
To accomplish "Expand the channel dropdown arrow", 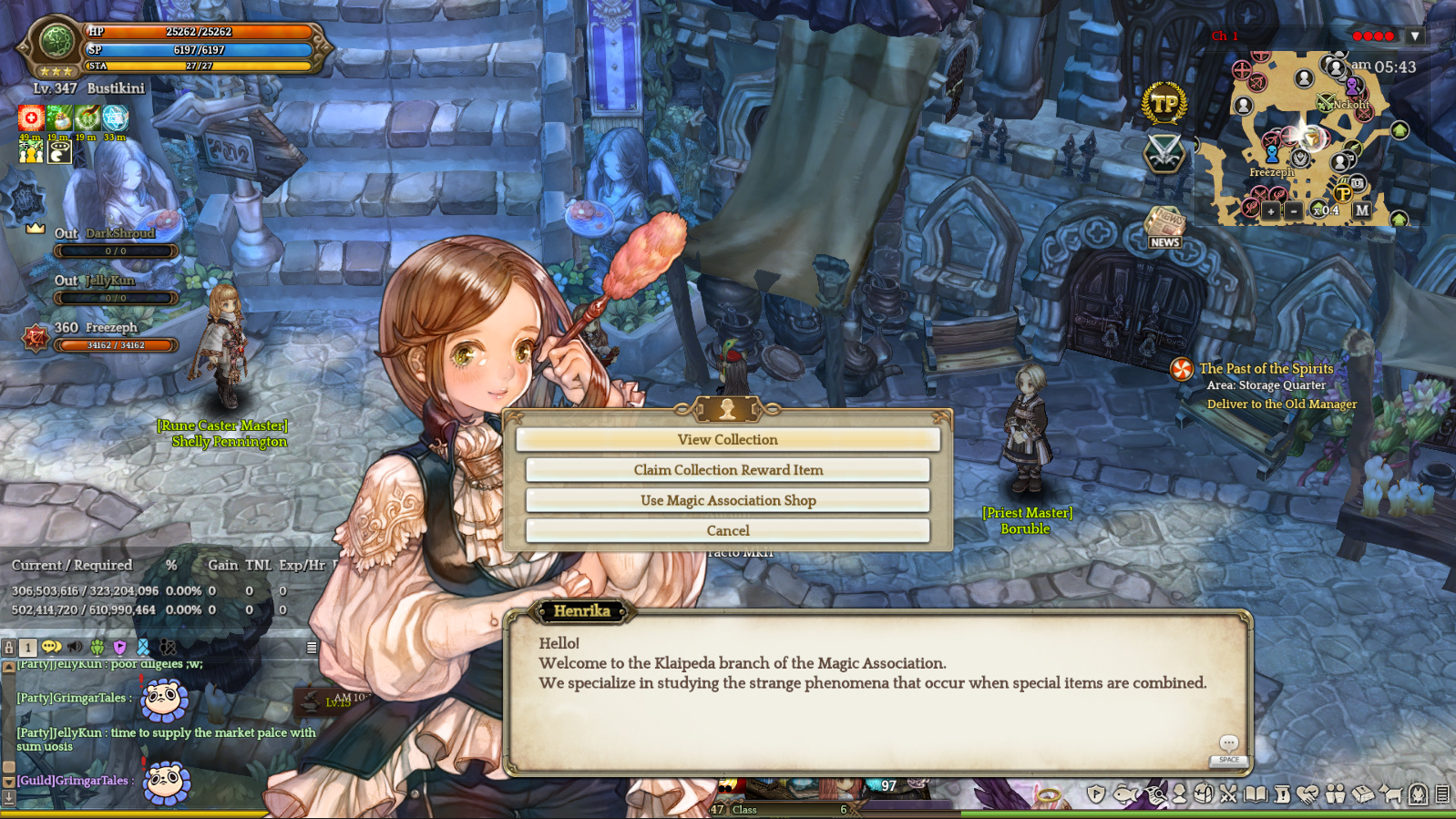I will pyautogui.click(x=1414, y=36).
